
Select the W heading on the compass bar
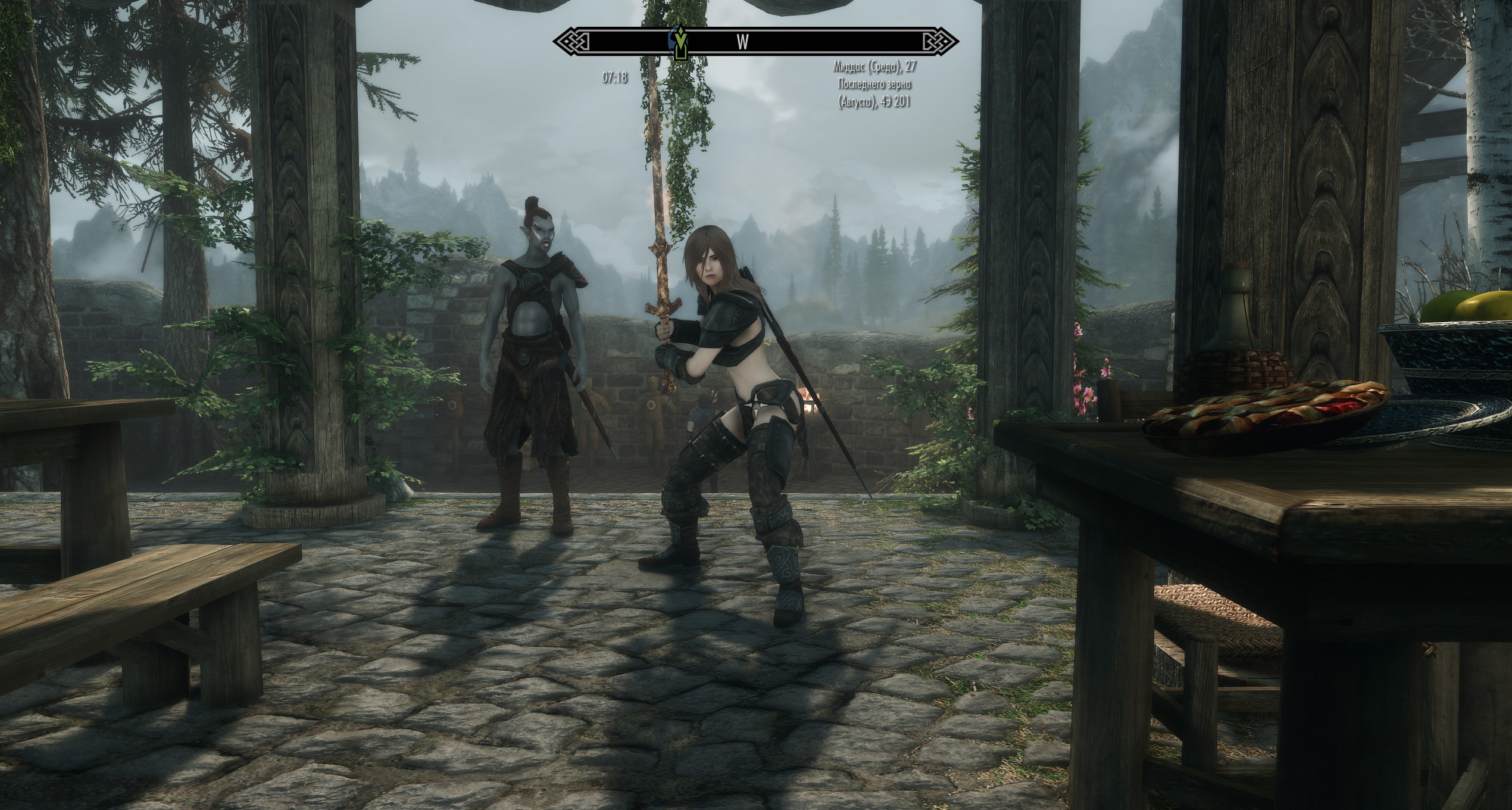pos(743,42)
